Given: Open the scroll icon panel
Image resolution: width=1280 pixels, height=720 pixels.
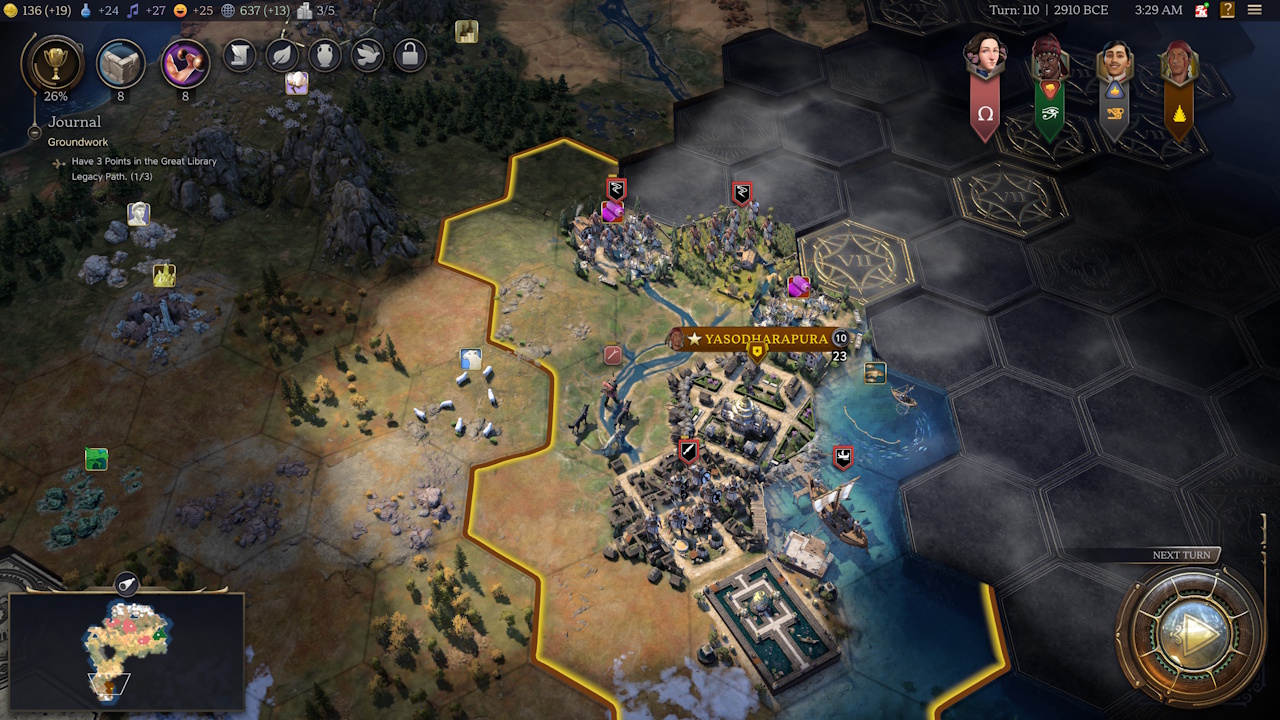Looking at the screenshot, I should pyautogui.click(x=240, y=55).
